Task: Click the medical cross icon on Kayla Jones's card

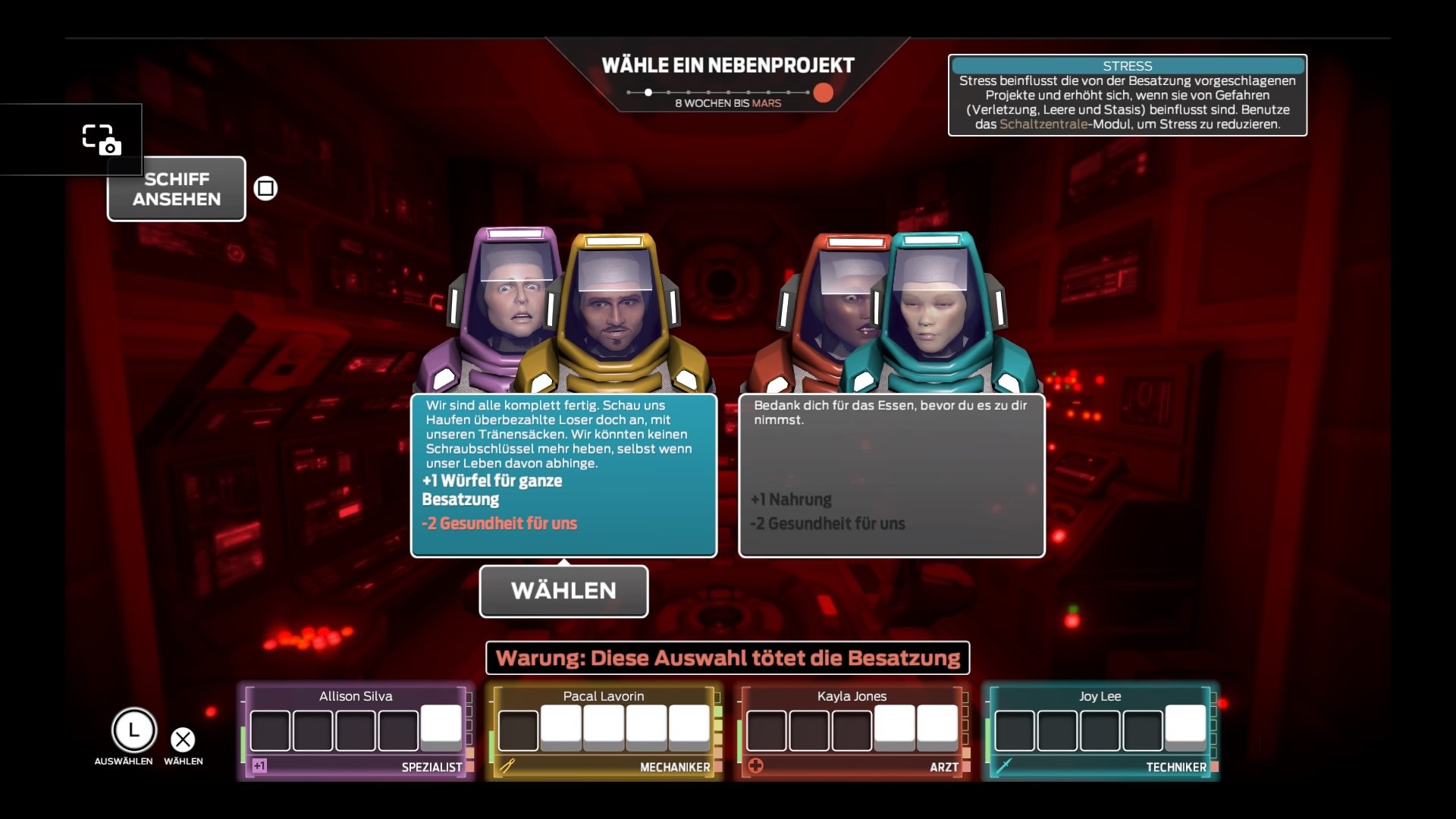Action: click(757, 767)
